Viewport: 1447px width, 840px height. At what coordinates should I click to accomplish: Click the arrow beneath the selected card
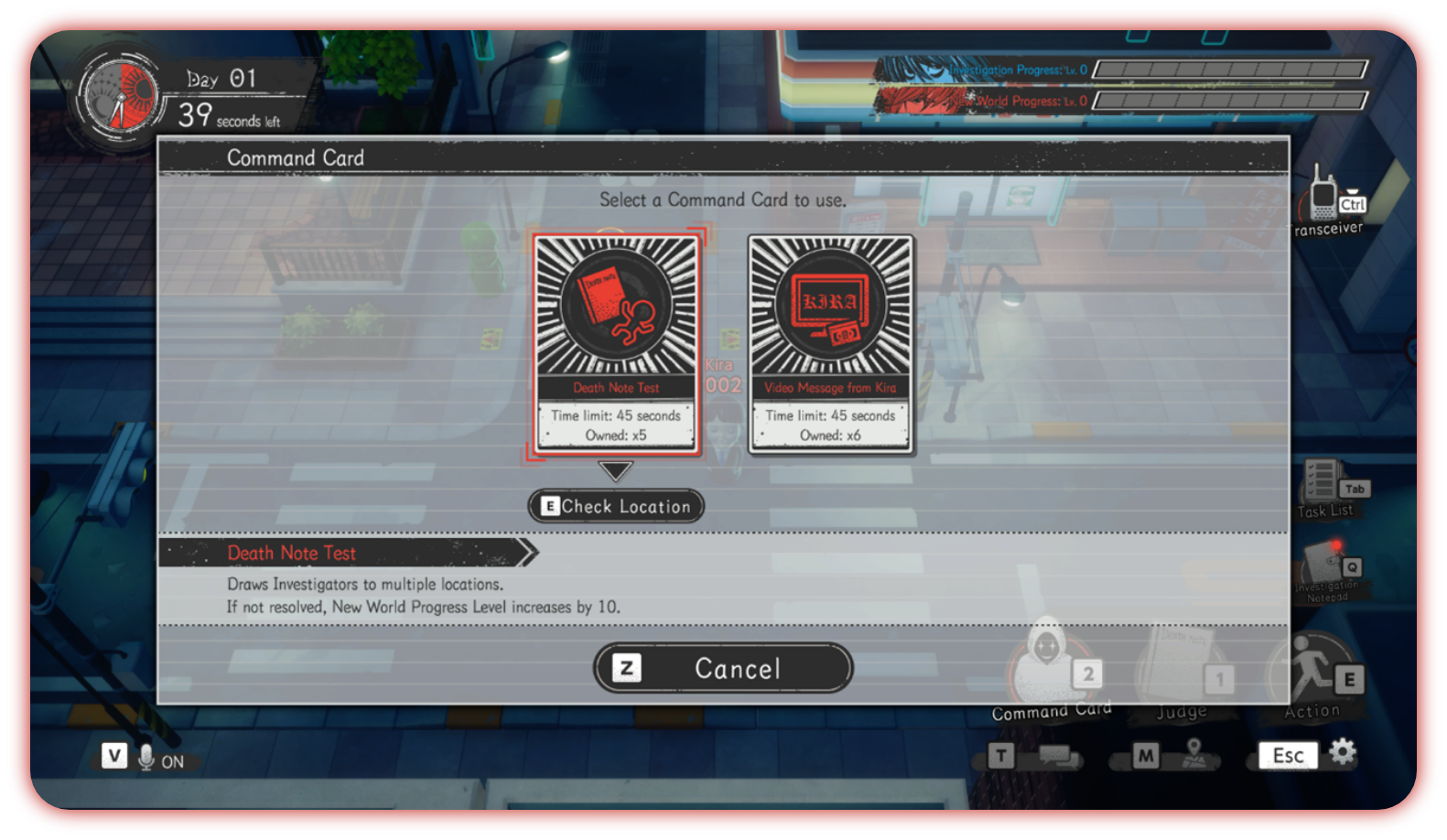point(616,472)
